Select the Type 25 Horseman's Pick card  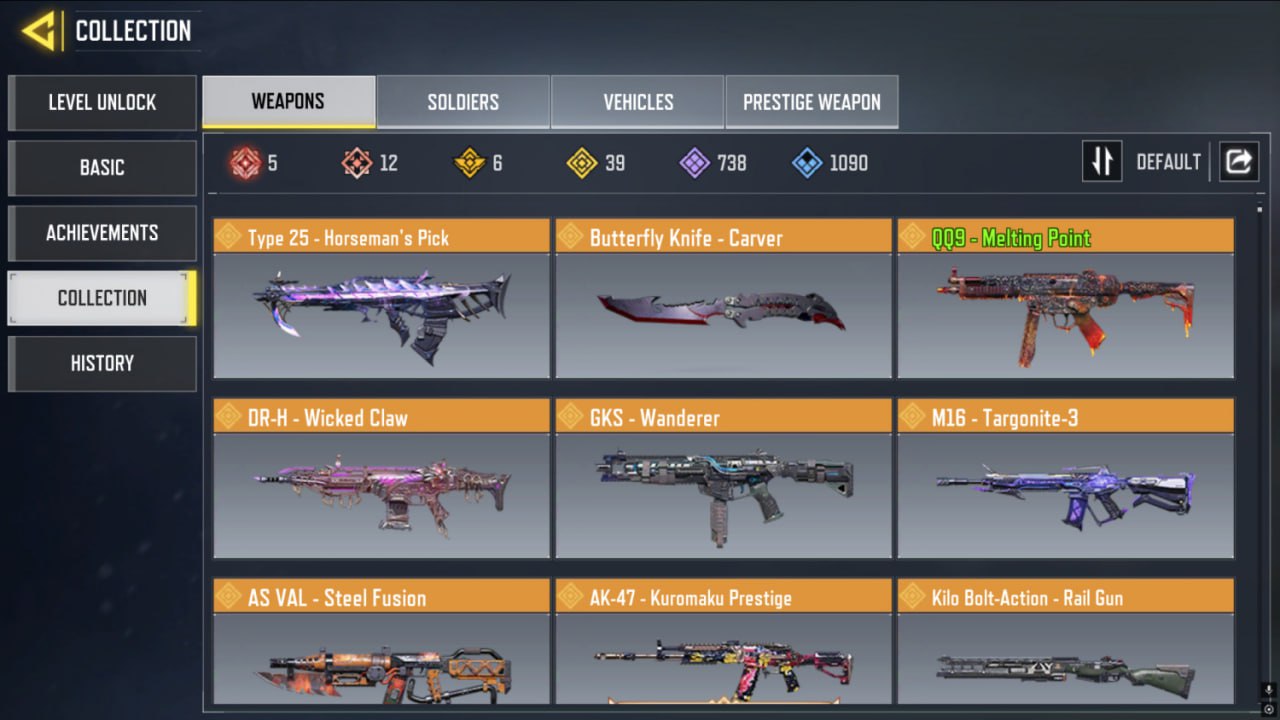381,298
